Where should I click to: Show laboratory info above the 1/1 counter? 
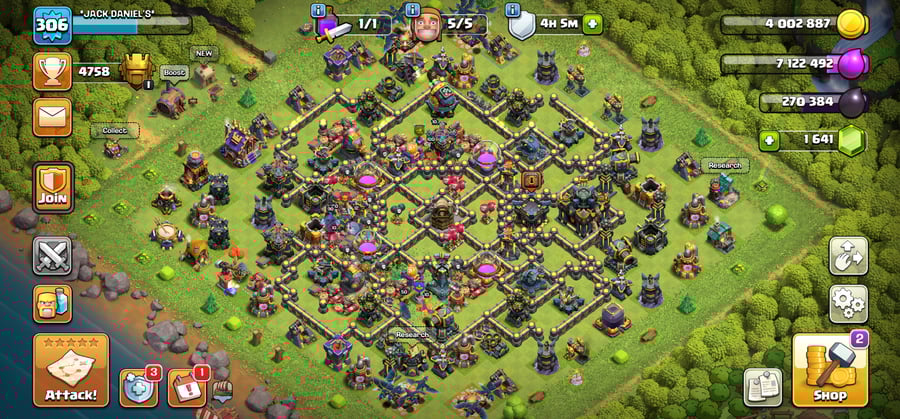pos(319,11)
